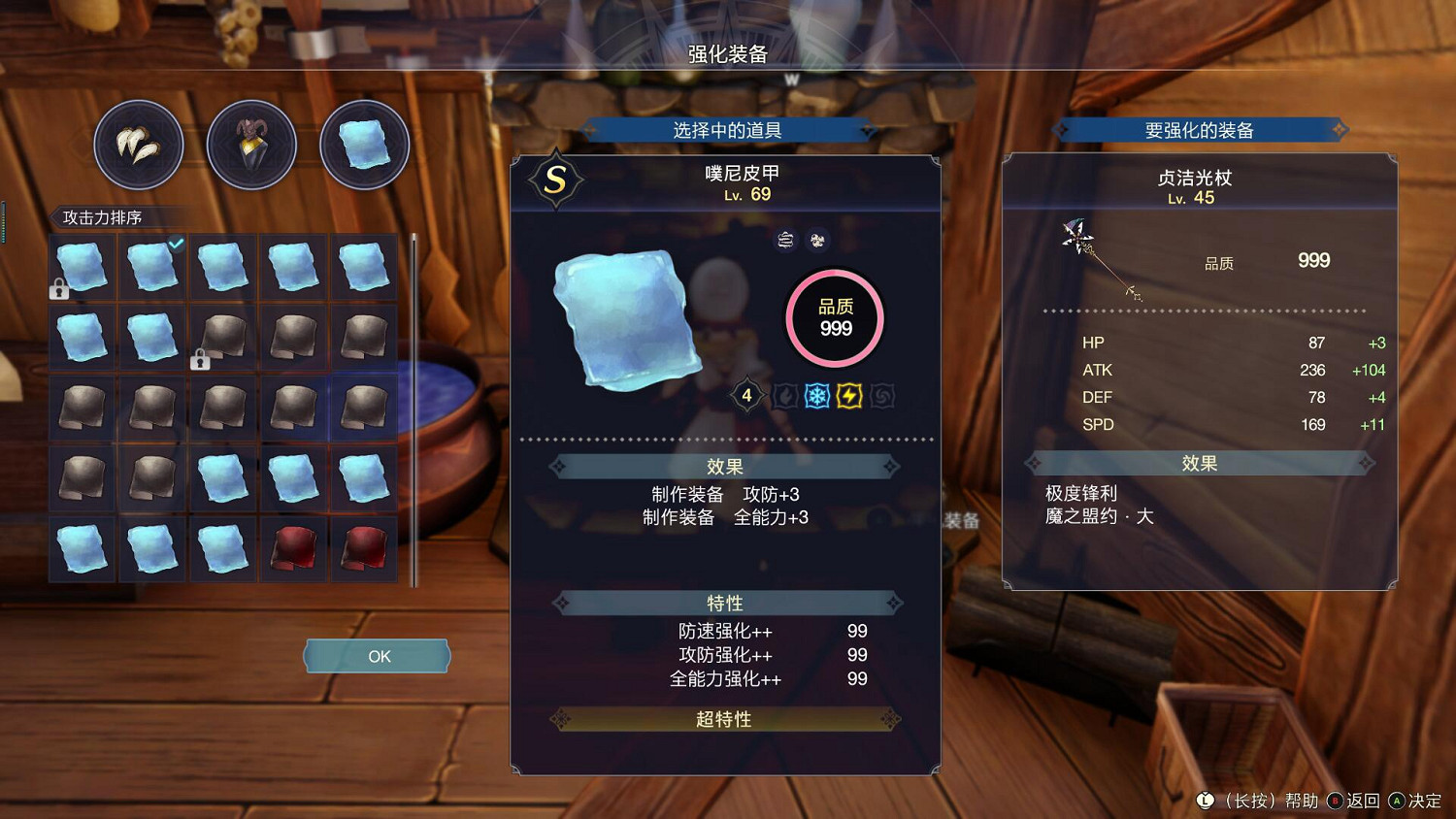Click the blue snowflake element icon
1456x819 pixels.
[x=816, y=395]
